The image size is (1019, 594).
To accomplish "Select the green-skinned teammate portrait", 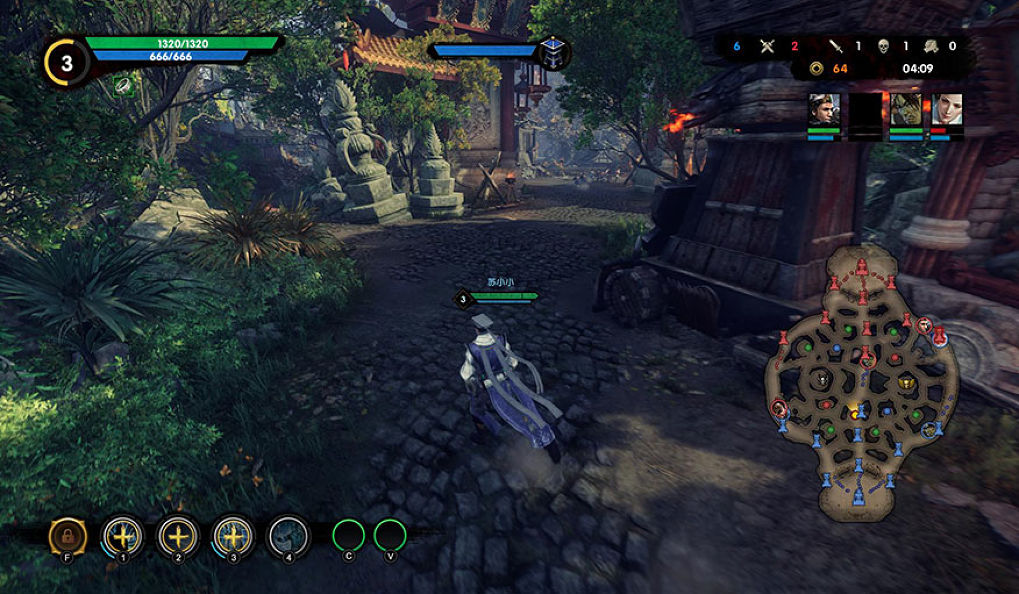I will 905,109.
